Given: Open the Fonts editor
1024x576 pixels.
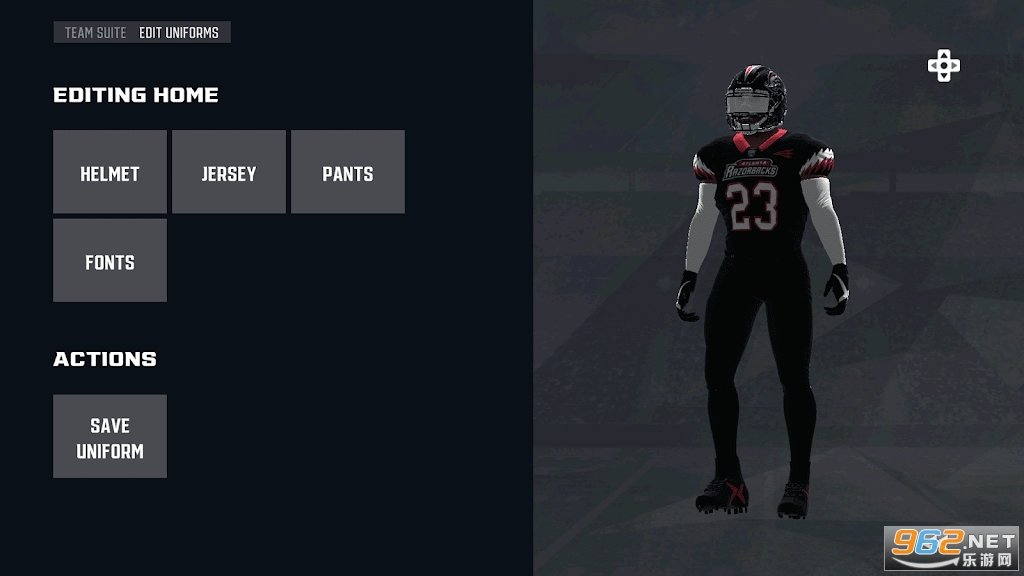Looking at the screenshot, I should (110, 261).
